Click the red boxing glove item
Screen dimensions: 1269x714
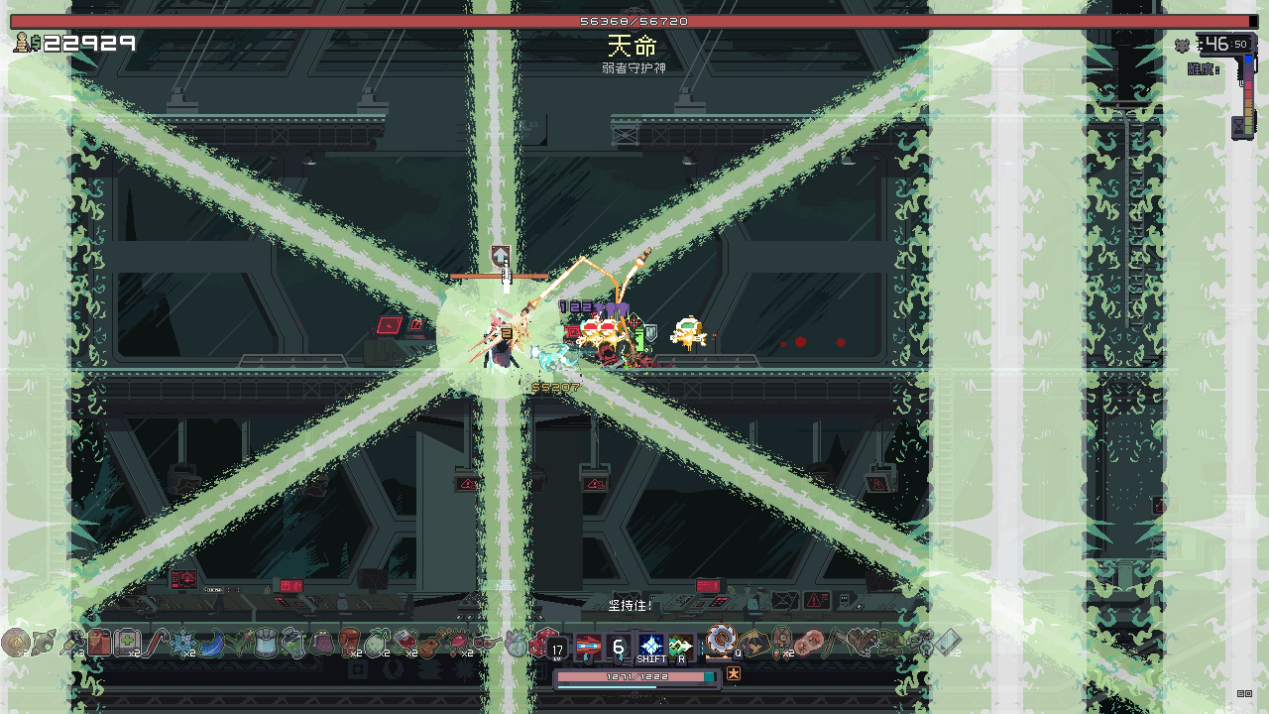349,642
